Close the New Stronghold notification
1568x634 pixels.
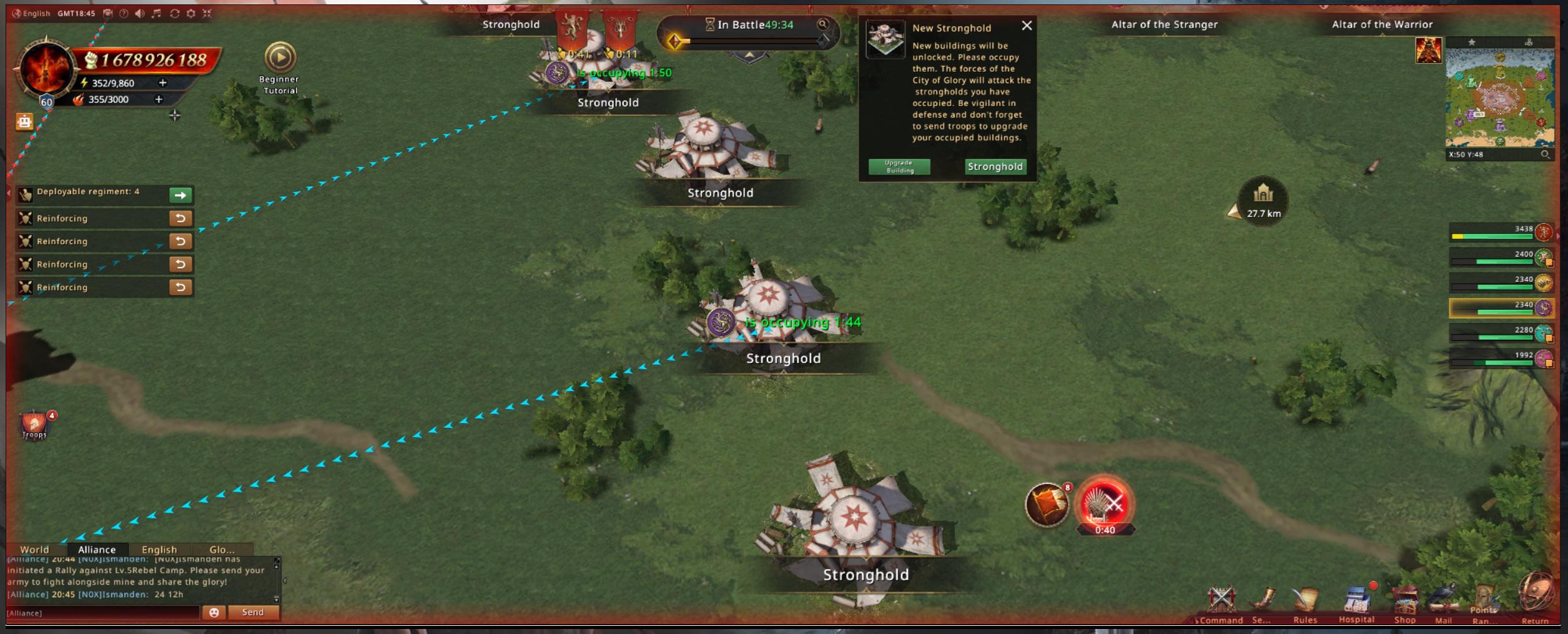click(1027, 26)
